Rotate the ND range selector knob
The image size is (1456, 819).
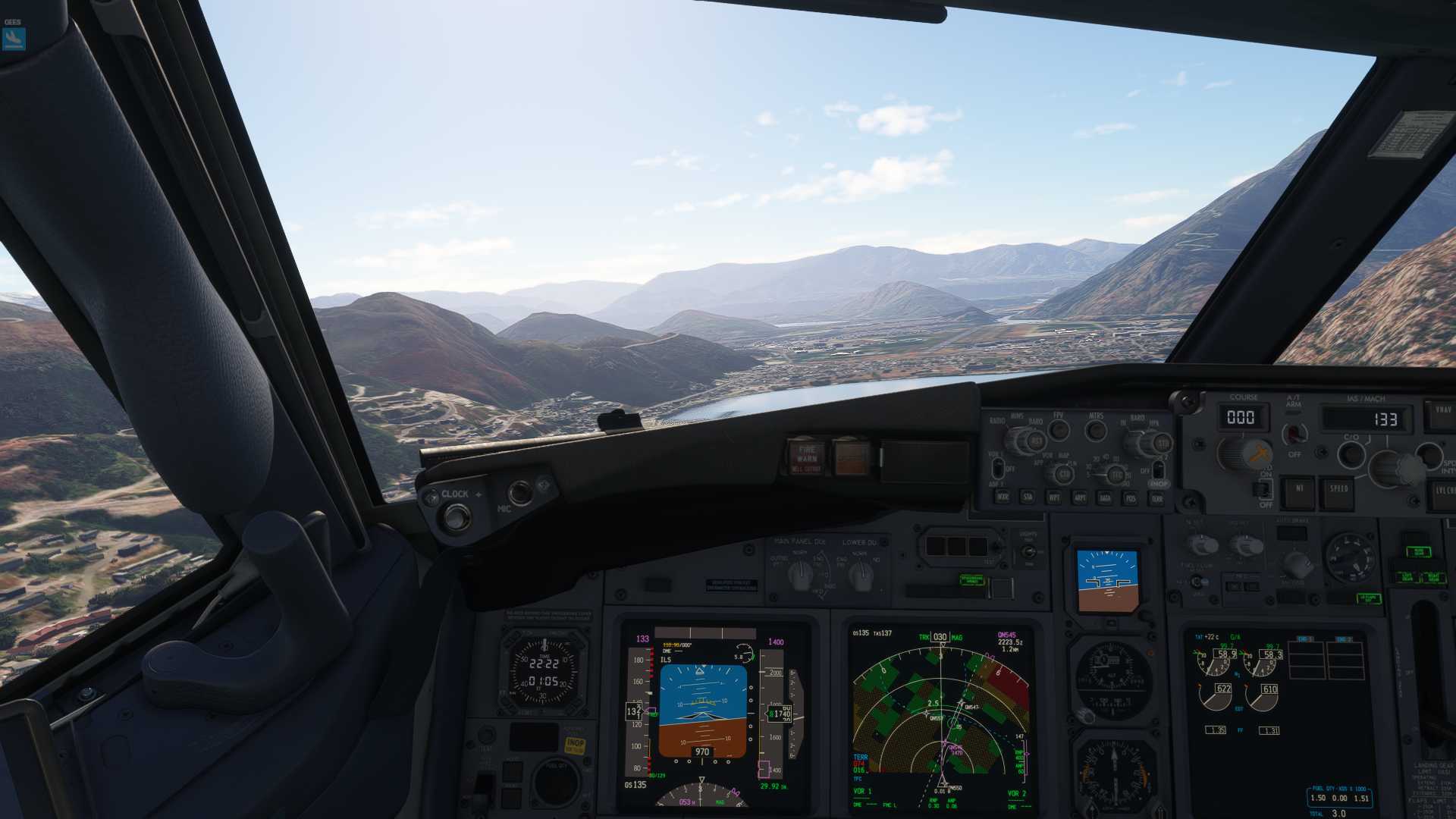point(1117,473)
